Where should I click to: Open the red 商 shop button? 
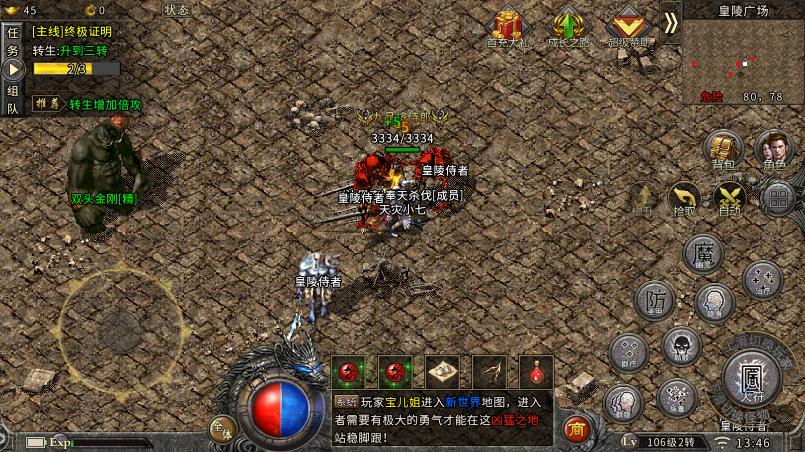(x=576, y=429)
